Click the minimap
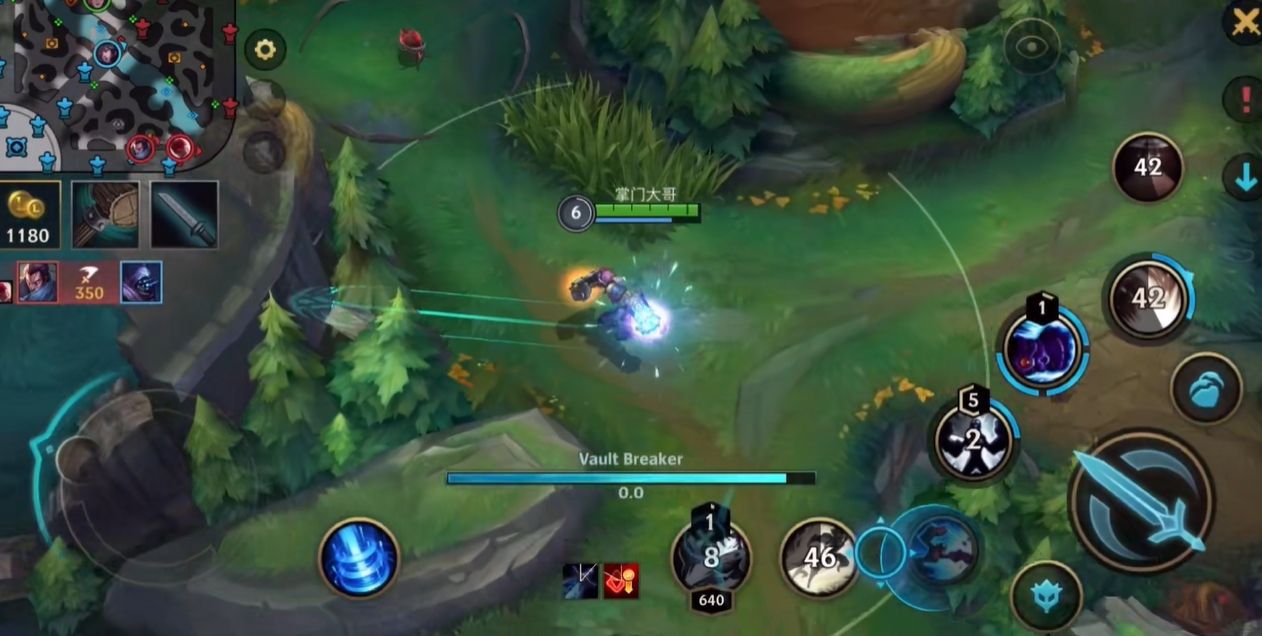 (x=117, y=81)
